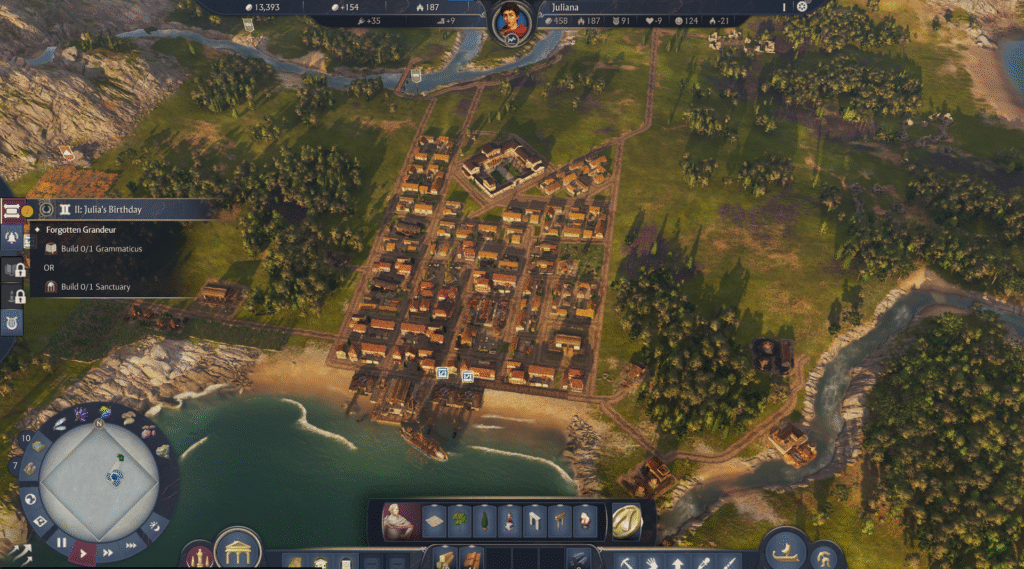Choose the cypress tree ornament slot
The height and width of the screenshot is (569, 1024).
(484, 520)
